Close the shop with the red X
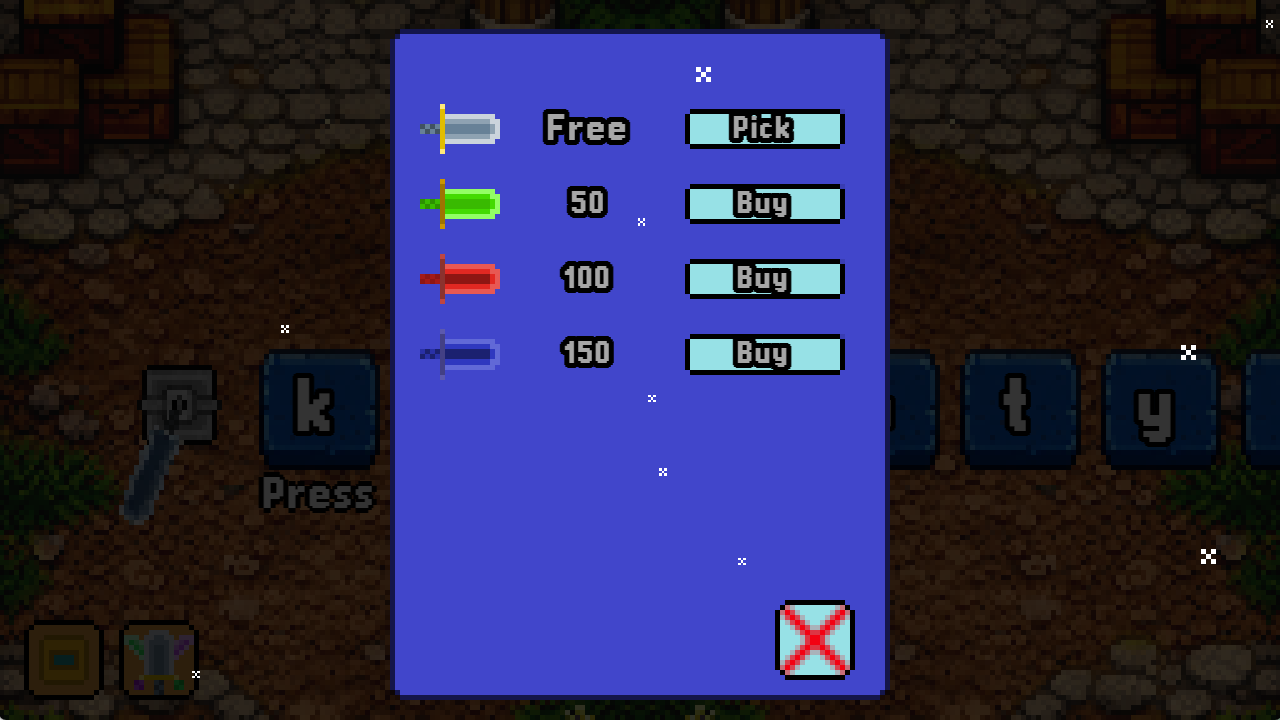Image resolution: width=1280 pixels, height=720 pixels. [x=815, y=640]
